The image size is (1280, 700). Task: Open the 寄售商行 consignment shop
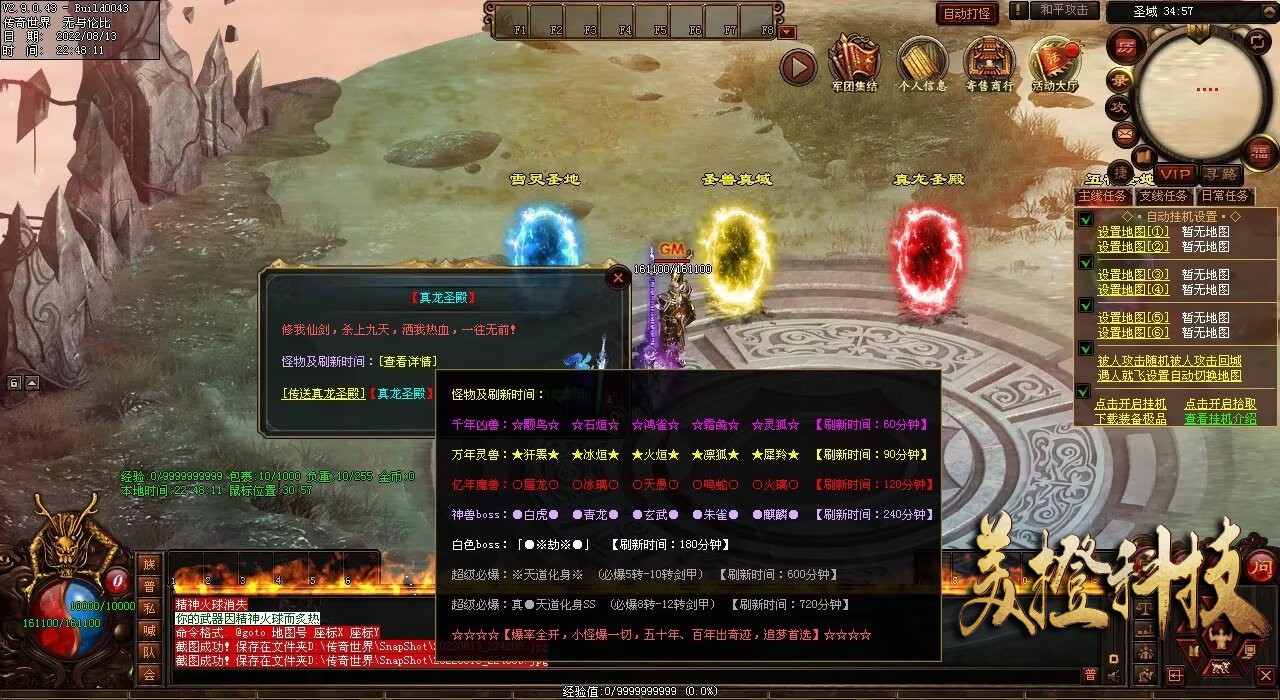coord(989,60)
